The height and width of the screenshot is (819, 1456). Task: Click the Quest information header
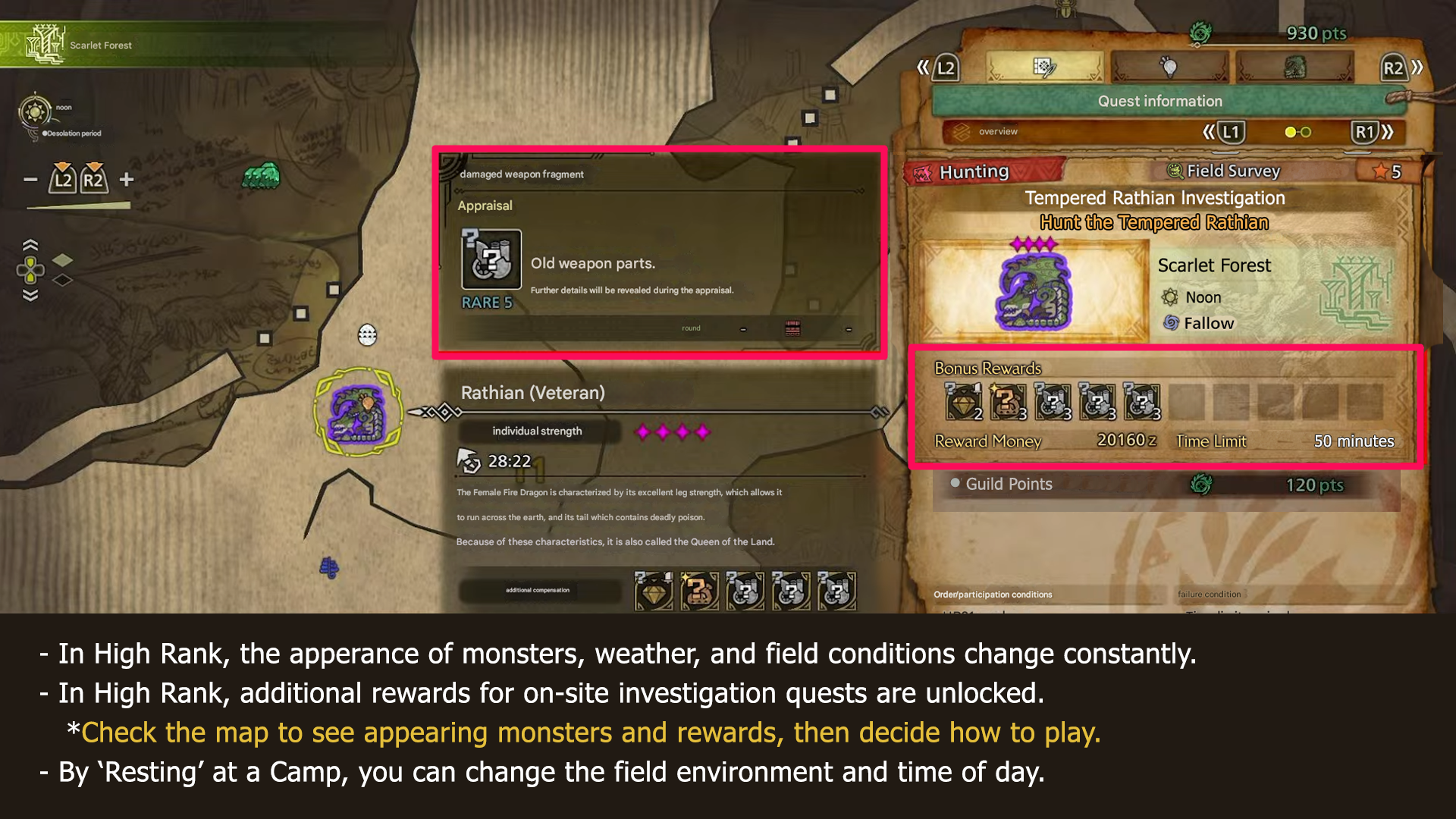[x=1160, y=101]
